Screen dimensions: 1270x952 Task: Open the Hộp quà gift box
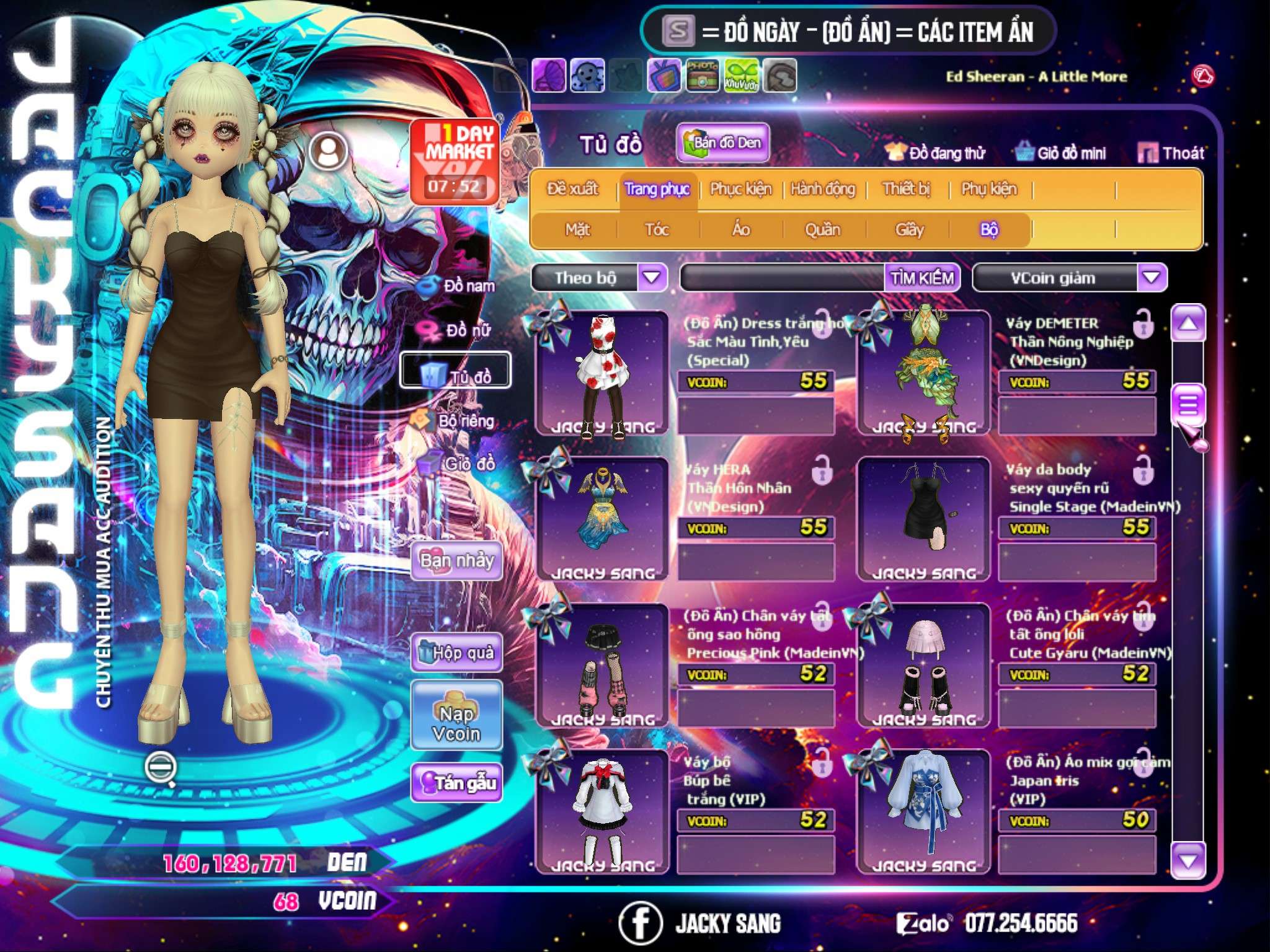click(x=456, y=653)
